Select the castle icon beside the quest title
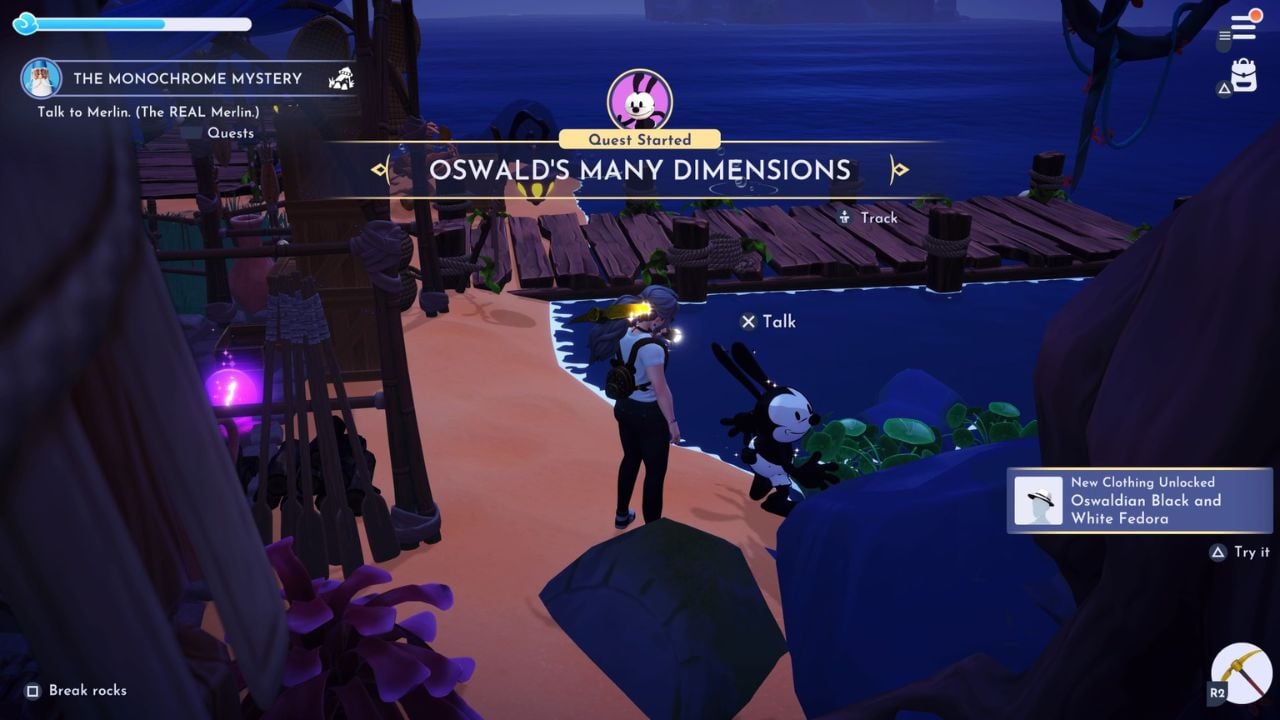This screenshot has width=1280, height=720. [341, 77]
